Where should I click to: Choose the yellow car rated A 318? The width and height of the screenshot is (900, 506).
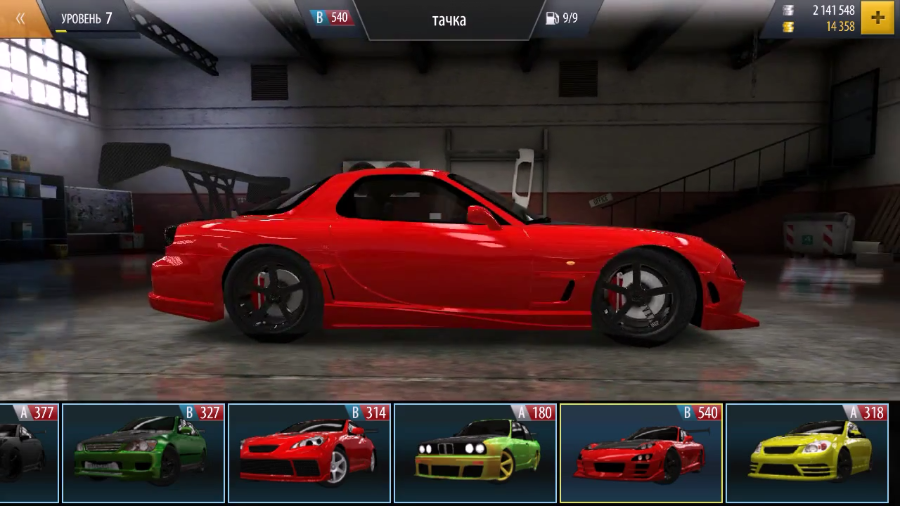(807, 453)
